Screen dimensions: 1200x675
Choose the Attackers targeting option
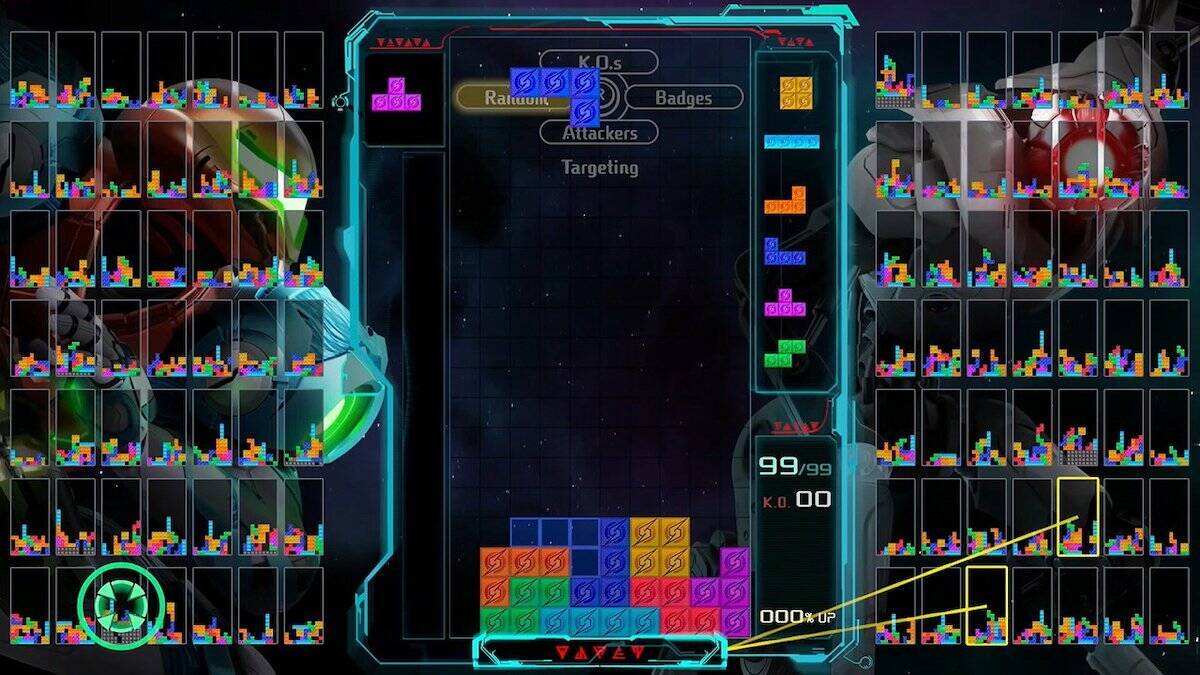tap(600, 133)
